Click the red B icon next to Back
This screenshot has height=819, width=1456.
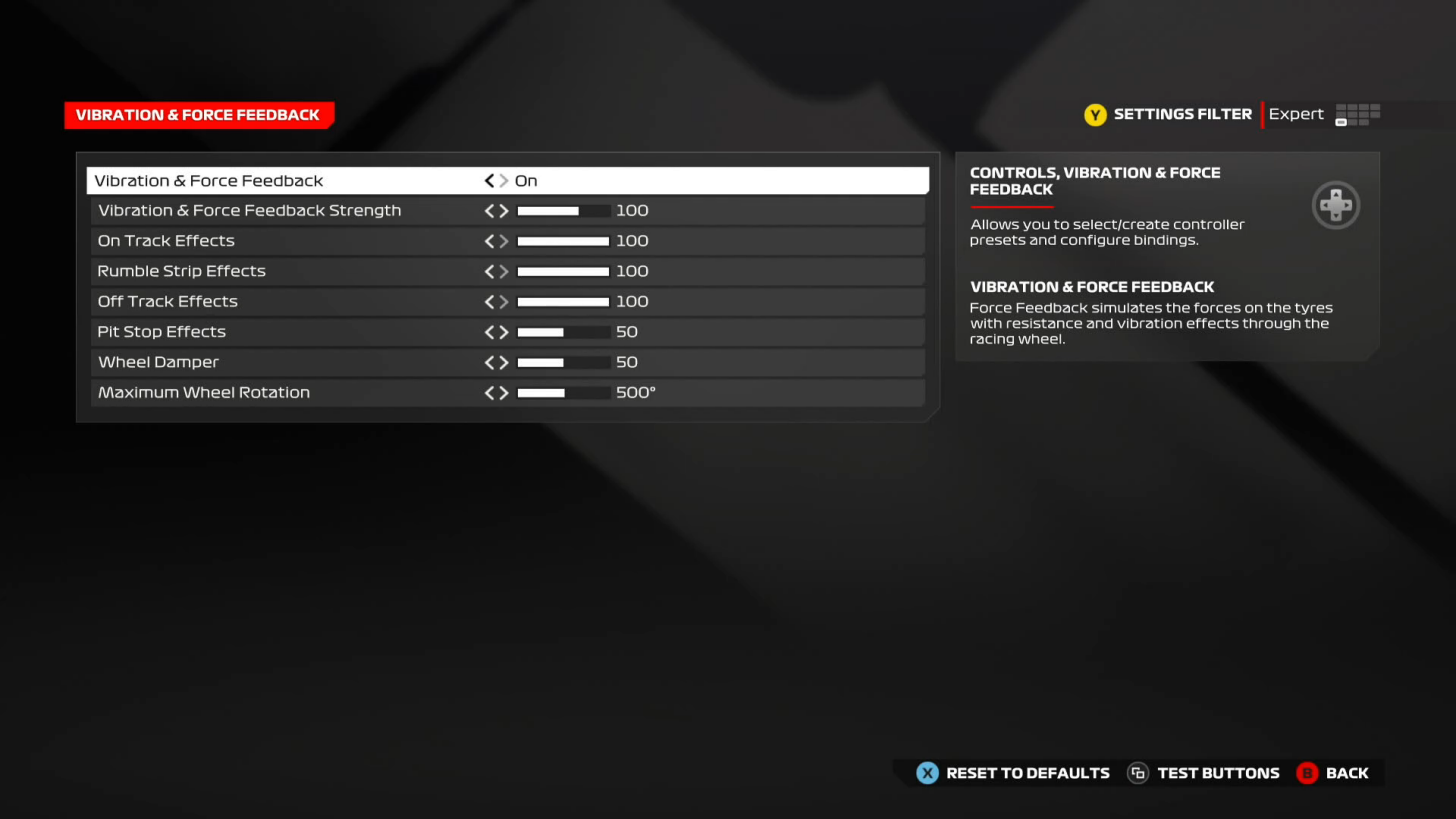coord(1307,772)
